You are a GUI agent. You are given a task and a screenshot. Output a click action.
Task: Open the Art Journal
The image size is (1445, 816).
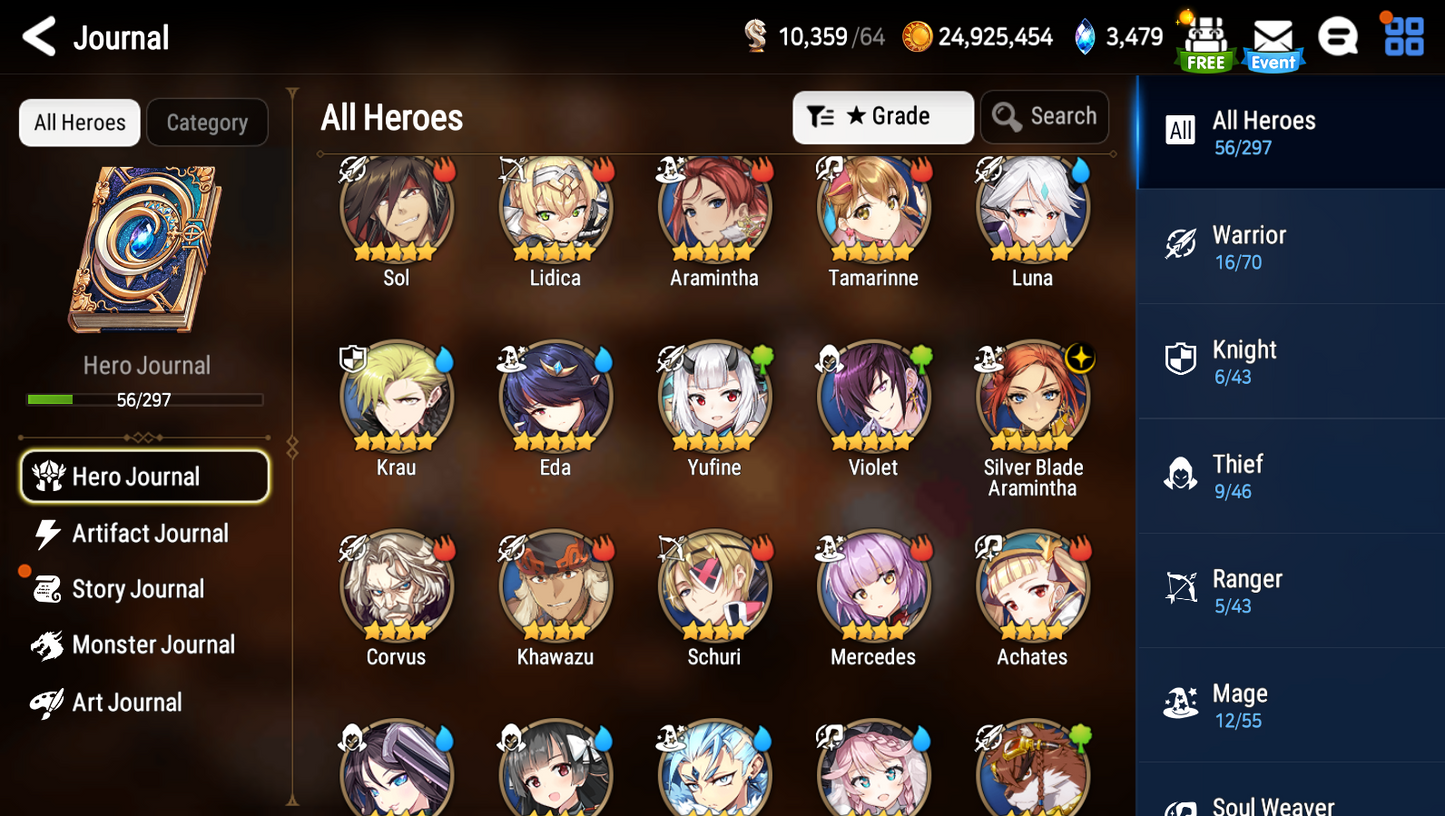(126, 703)
